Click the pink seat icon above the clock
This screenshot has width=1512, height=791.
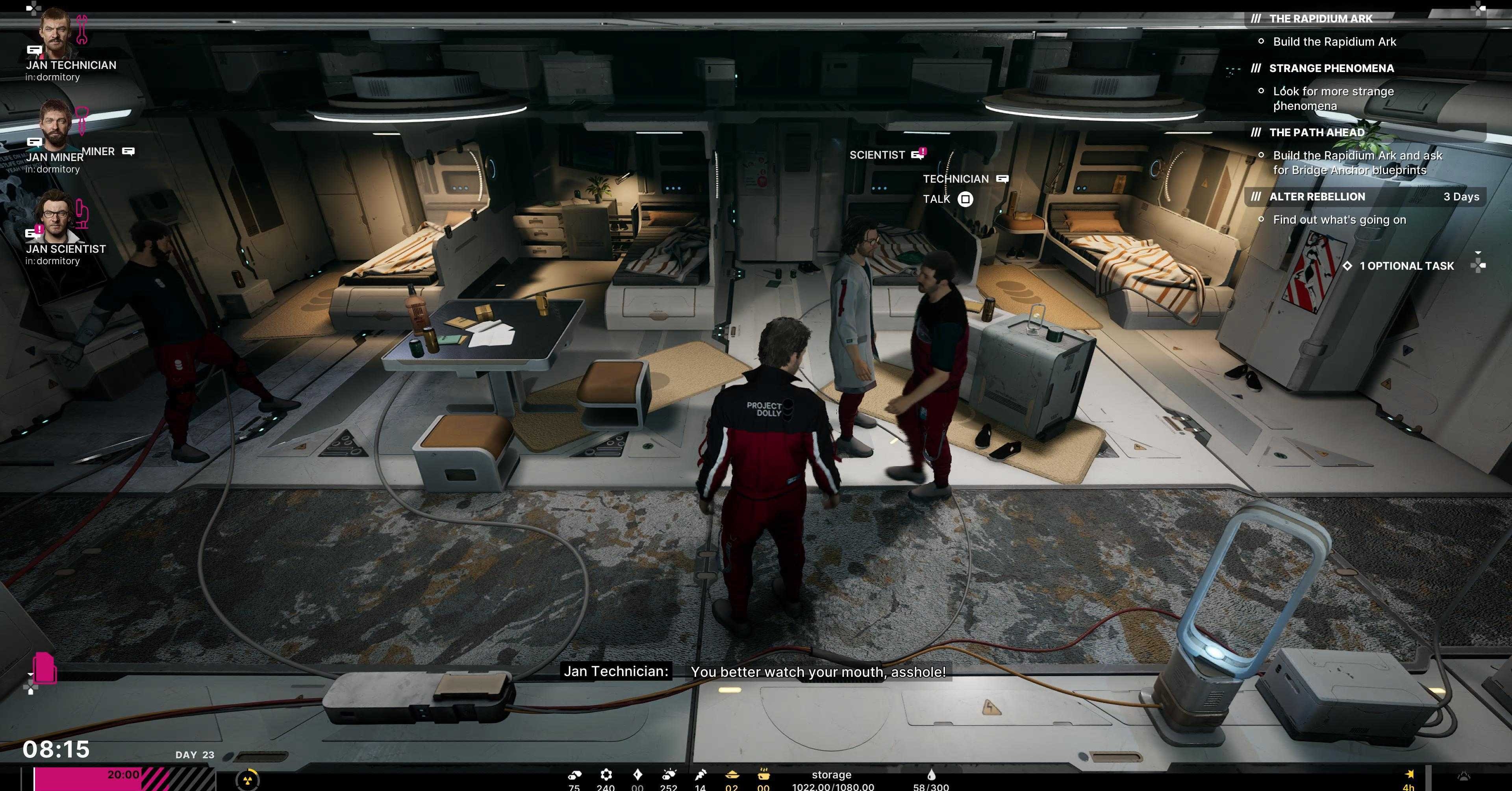click(44, 668)
